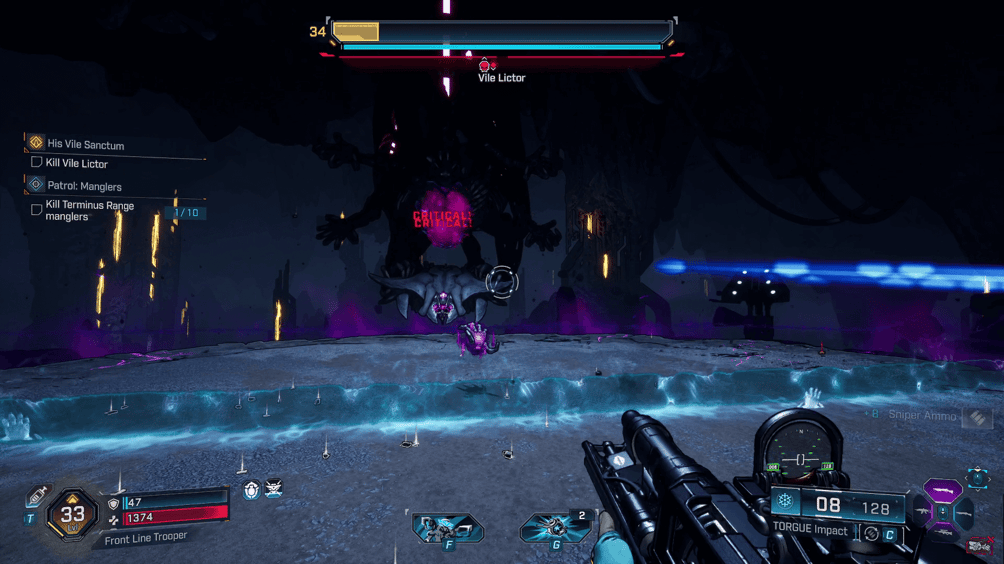Screen dimensions: 1004x564
Task: Throw the grenade ordnance ability
Action: pyautogui.click(x=553, y=527)
